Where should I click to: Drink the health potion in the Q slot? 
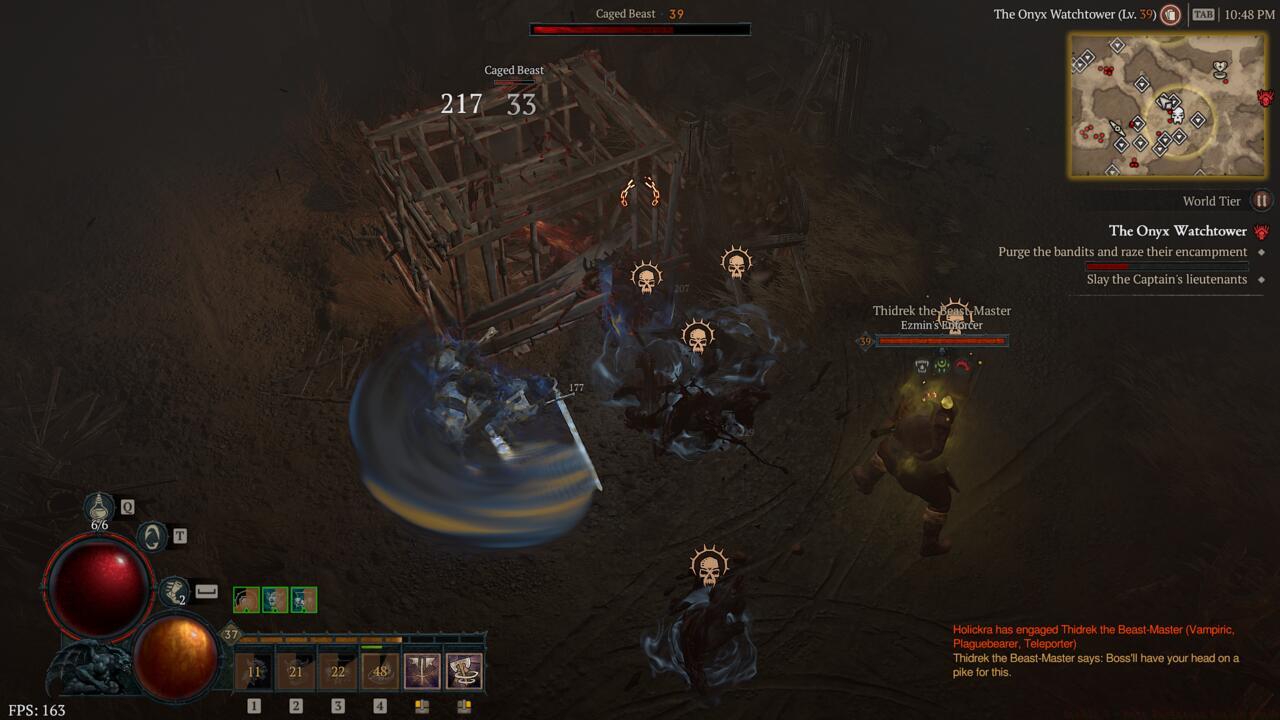pos(97,505)
